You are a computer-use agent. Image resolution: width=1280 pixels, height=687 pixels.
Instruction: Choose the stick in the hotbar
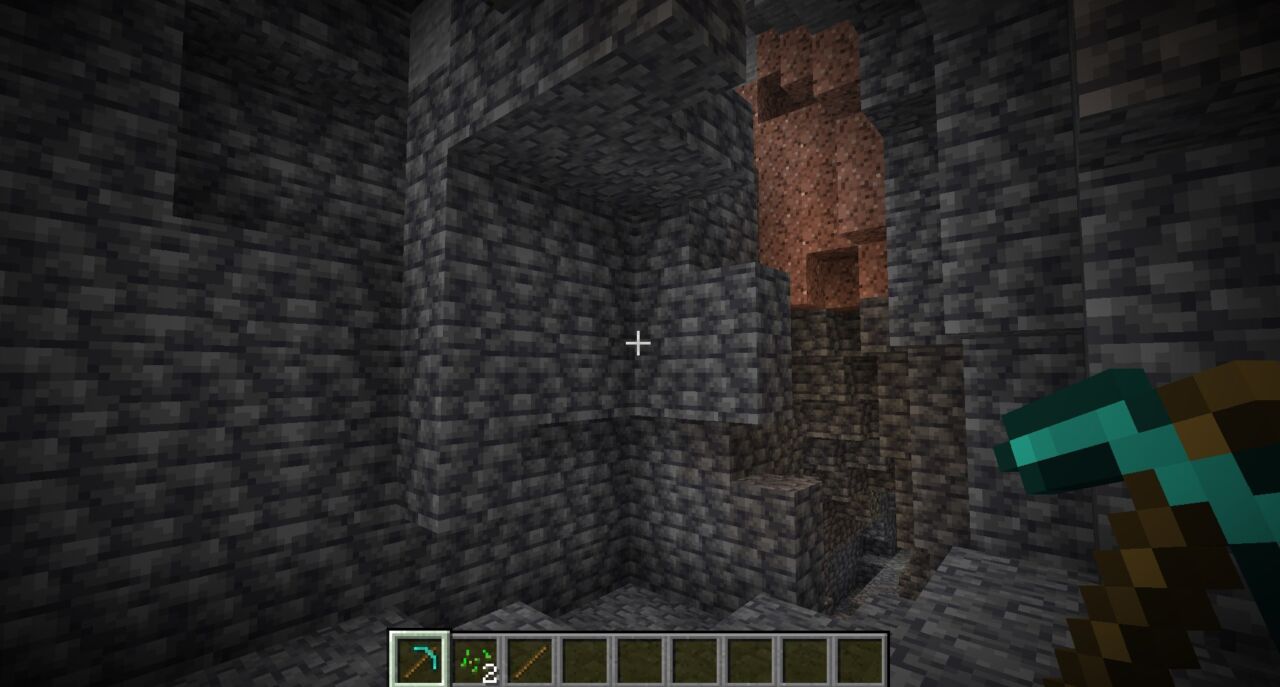[x=527, y=660]
